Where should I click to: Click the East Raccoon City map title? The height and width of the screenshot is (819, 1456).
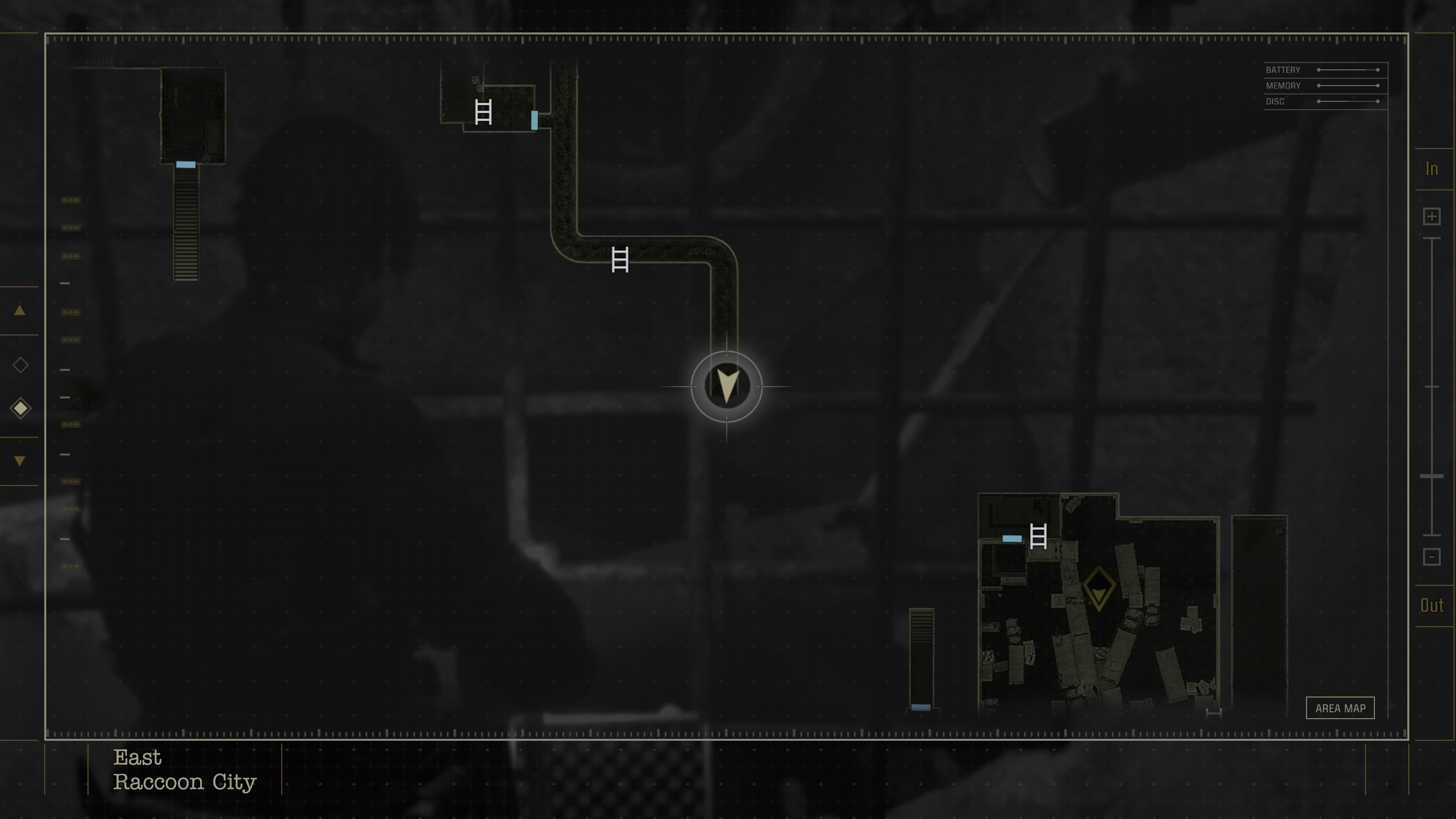click(x=185, y=770)
